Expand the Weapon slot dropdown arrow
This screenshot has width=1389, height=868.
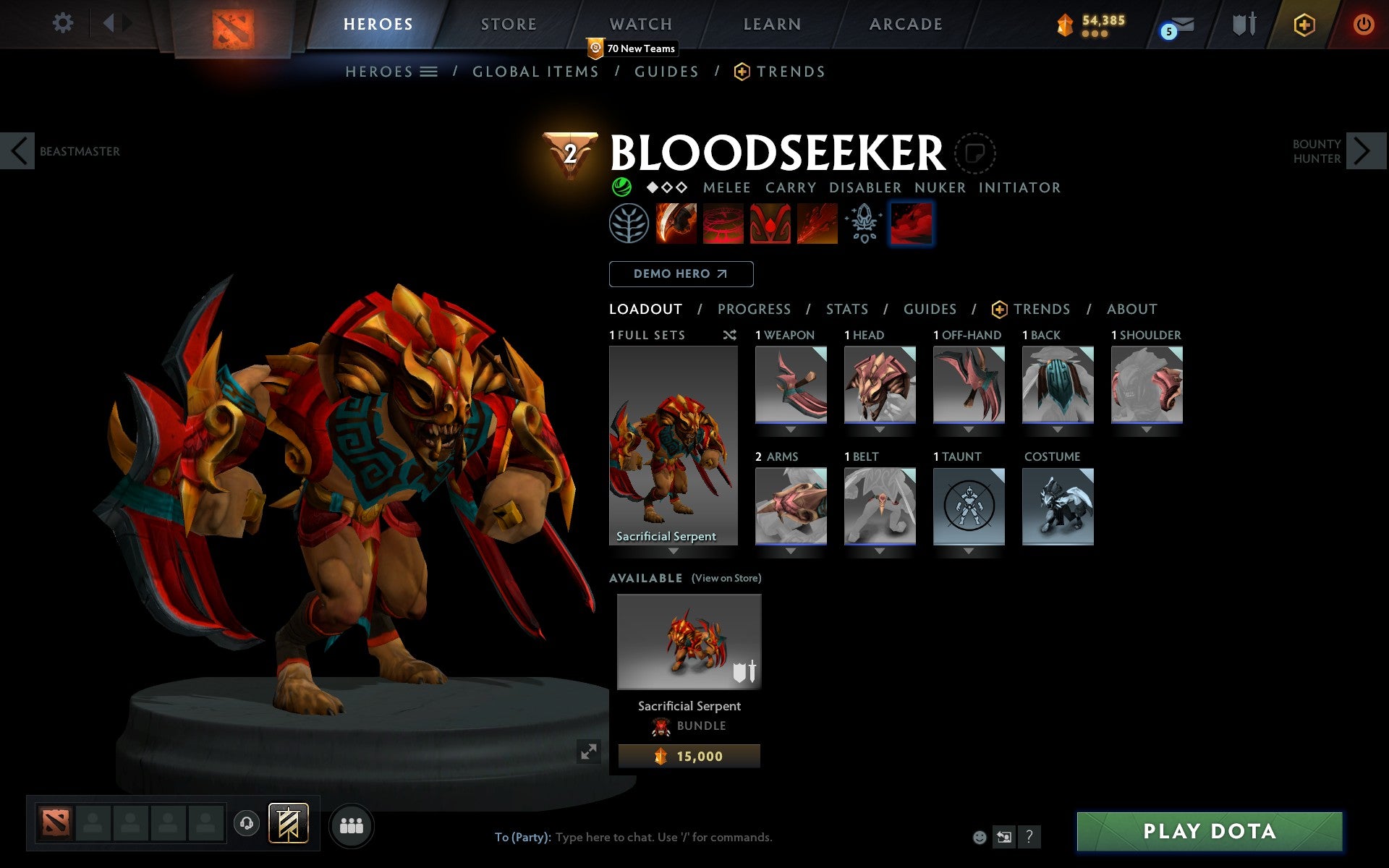[790, 428]
